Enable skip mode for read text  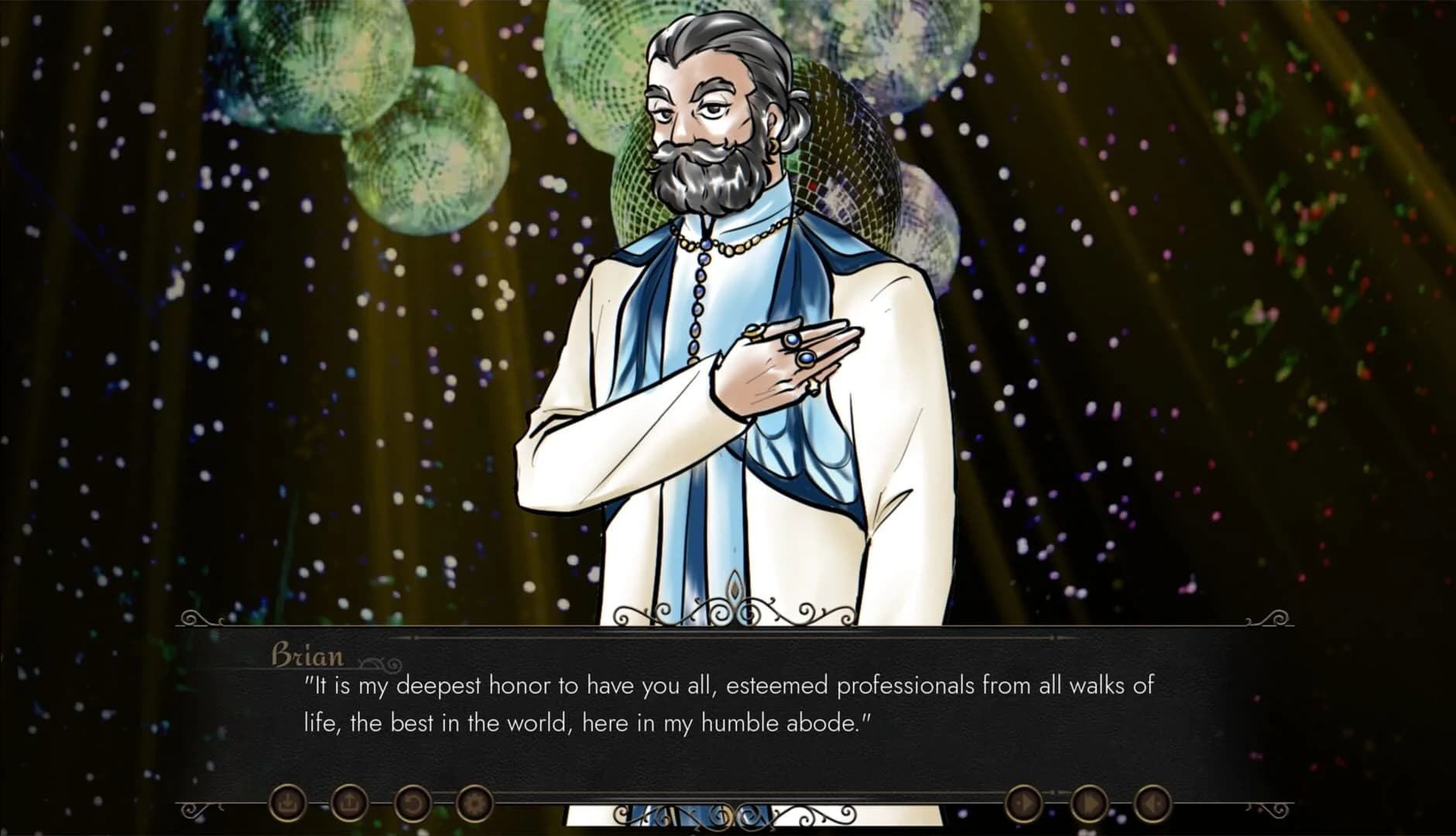pos(1089,803)
